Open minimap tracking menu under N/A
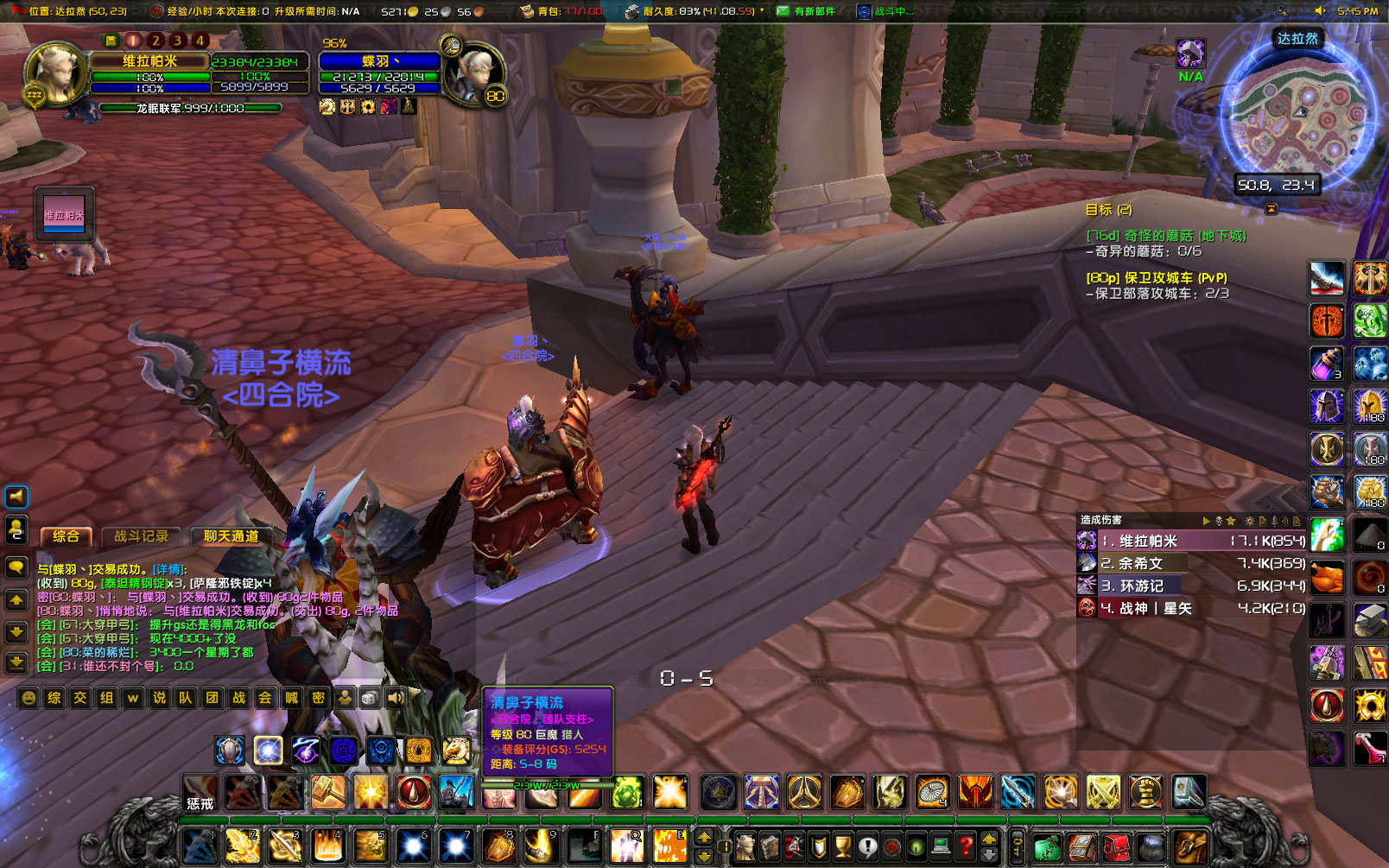The height and width of the screenshot is (868, 1389). [x=1190, y=54]
